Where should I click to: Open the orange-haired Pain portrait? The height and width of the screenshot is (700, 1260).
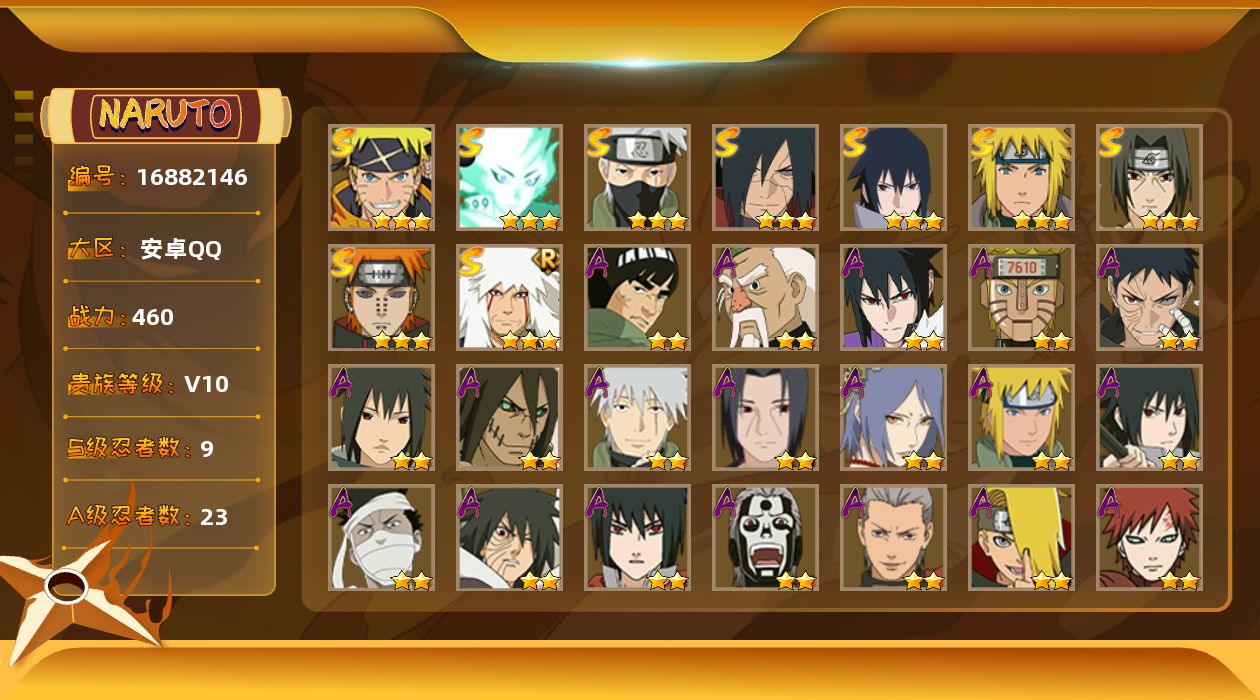click(381, 297)
